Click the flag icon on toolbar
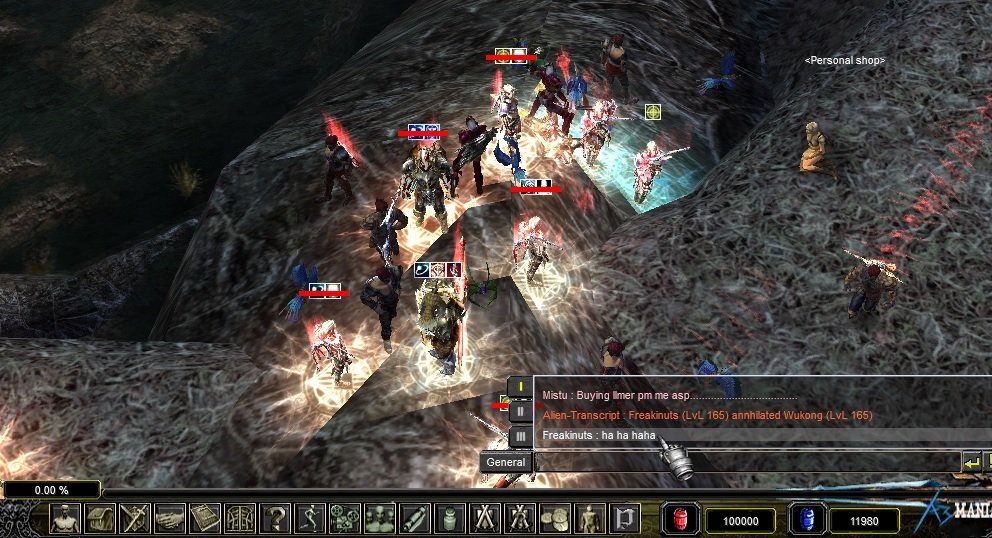The width and height of the screenshot is (992, 538). (x=625, y=518)
